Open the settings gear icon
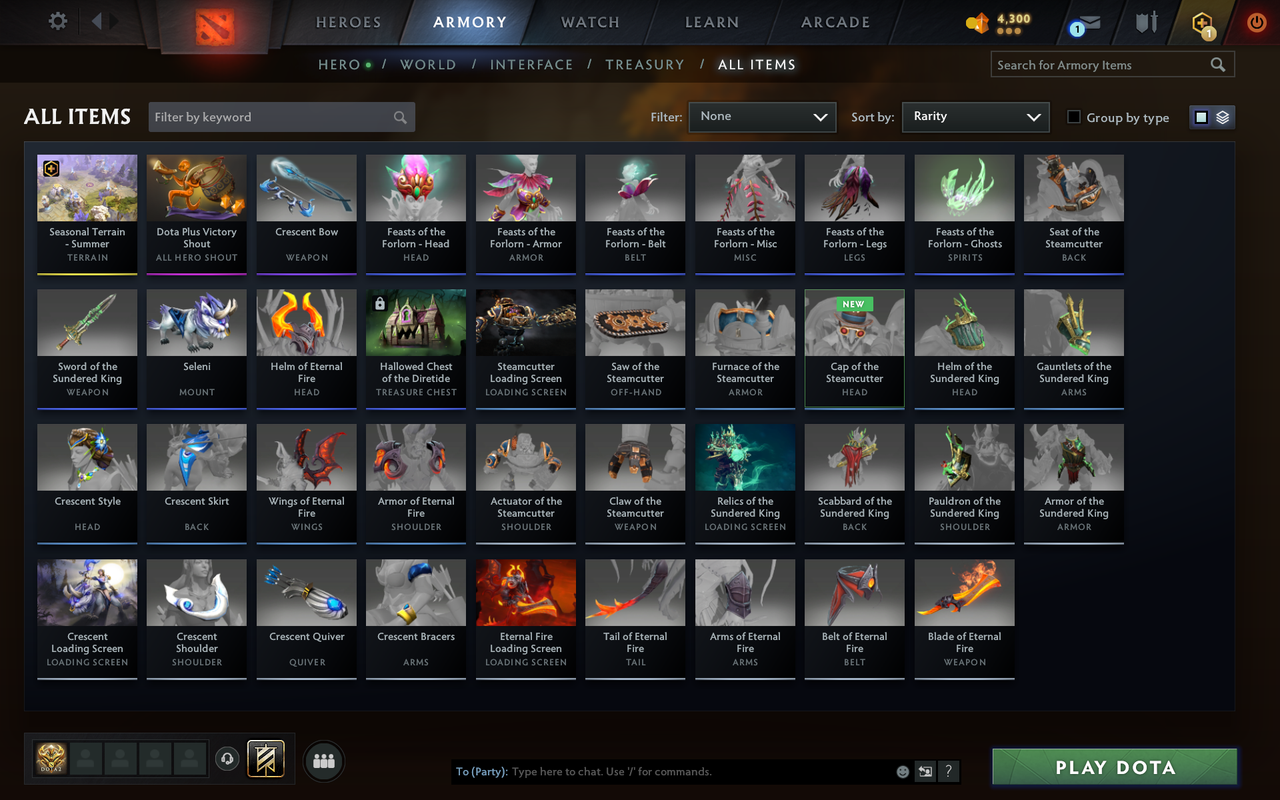Viewport: 1280px width, 800px height. coord(57,20)
